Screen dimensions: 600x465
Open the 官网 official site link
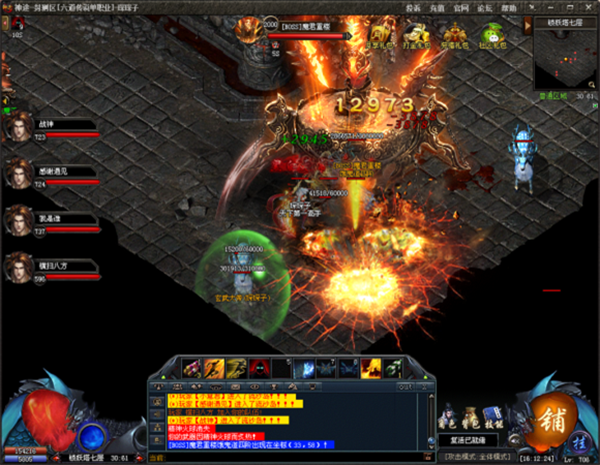pyautogui.click(x=461, y=7)
